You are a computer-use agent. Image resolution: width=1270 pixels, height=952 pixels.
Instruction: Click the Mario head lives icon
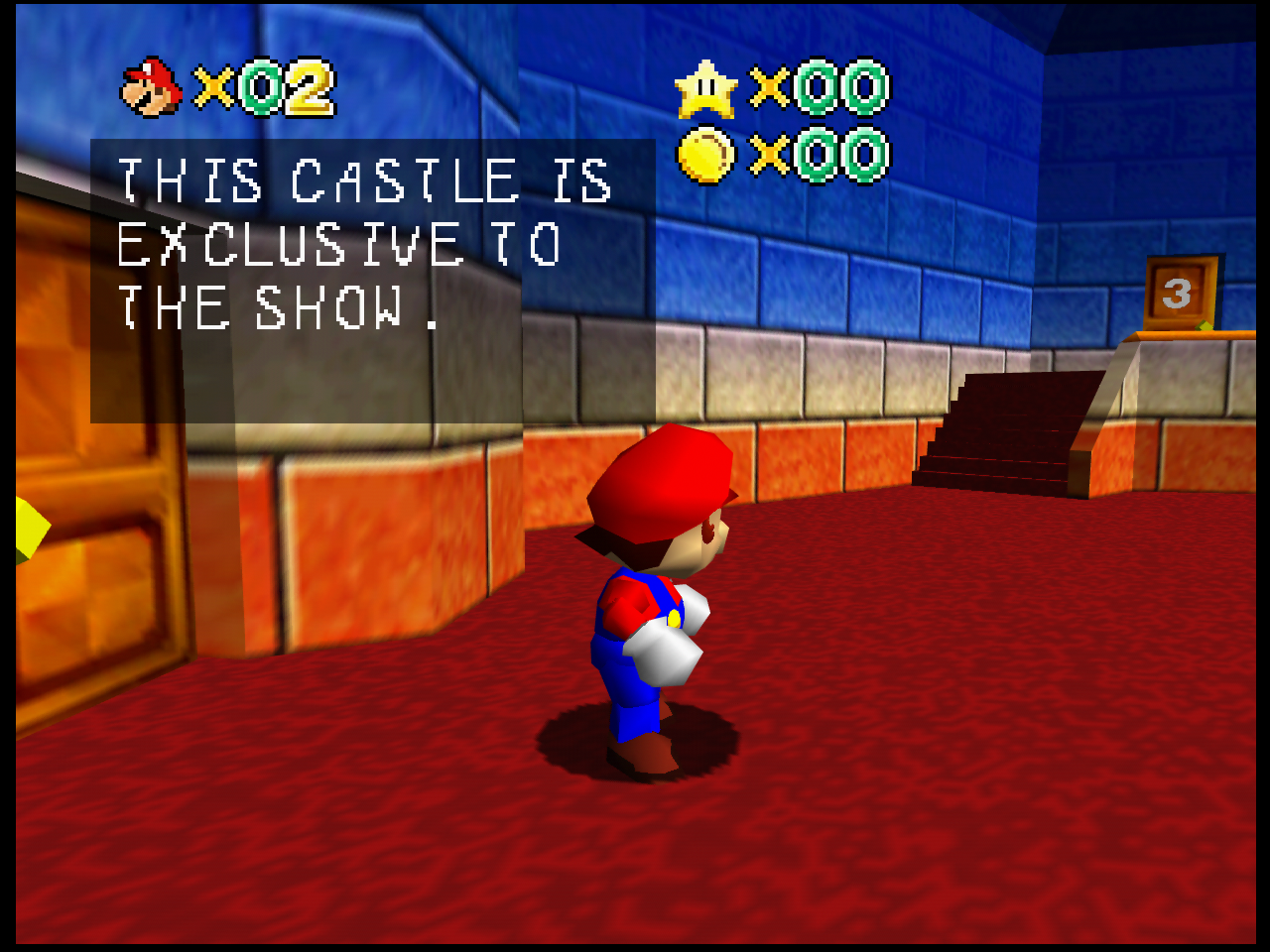(151, 87)
